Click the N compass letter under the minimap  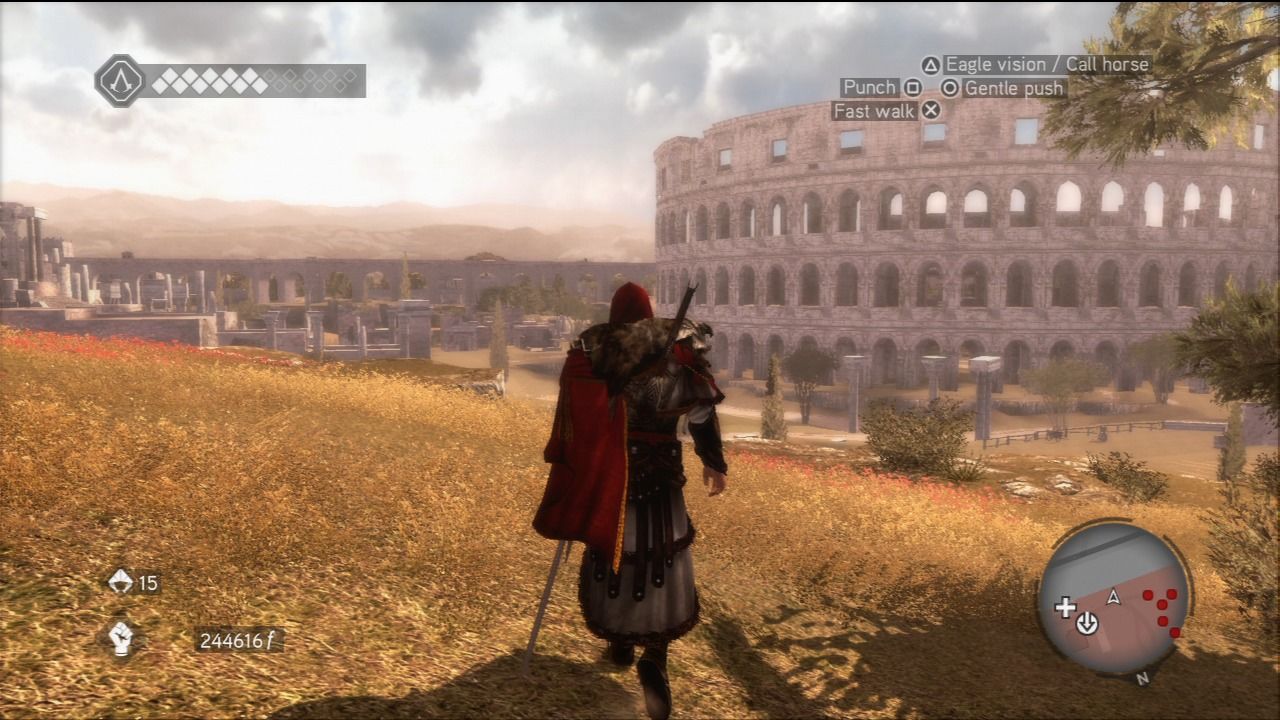1142,677
